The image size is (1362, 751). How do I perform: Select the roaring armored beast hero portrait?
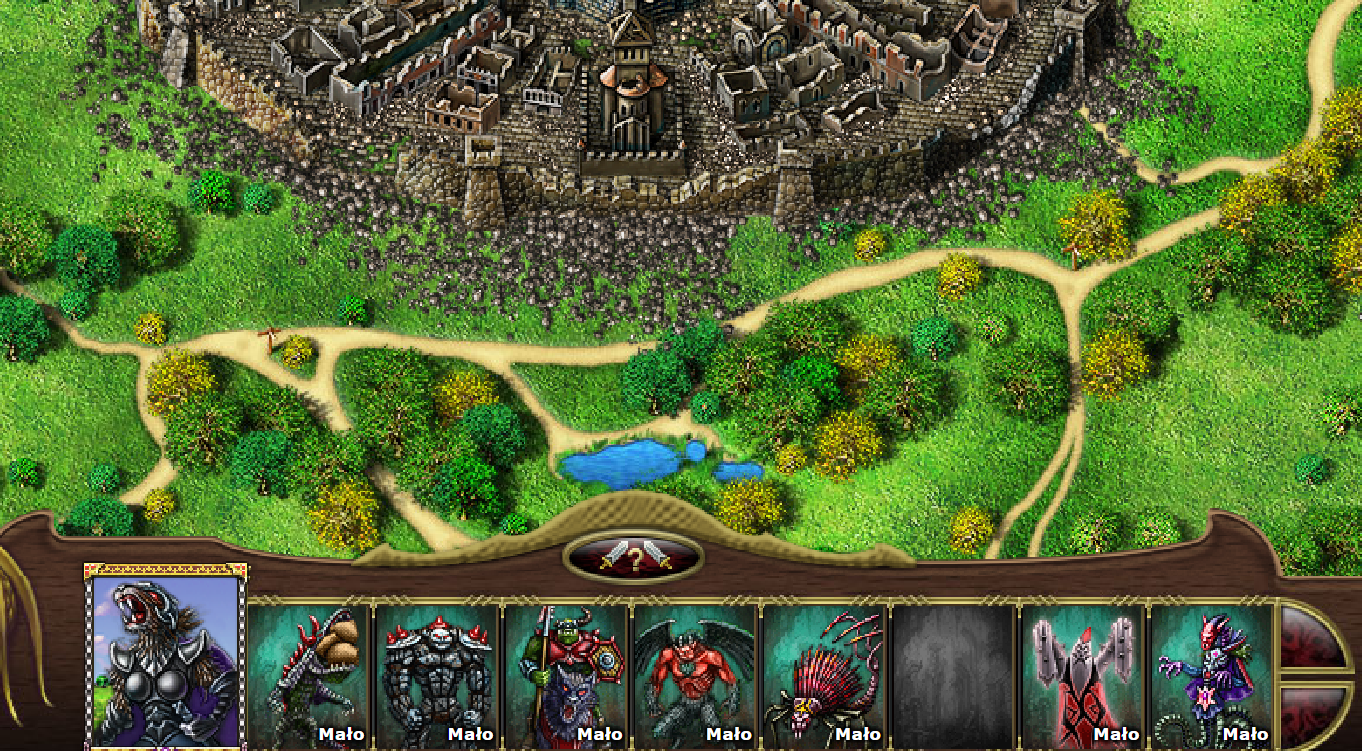pos(166,661)
